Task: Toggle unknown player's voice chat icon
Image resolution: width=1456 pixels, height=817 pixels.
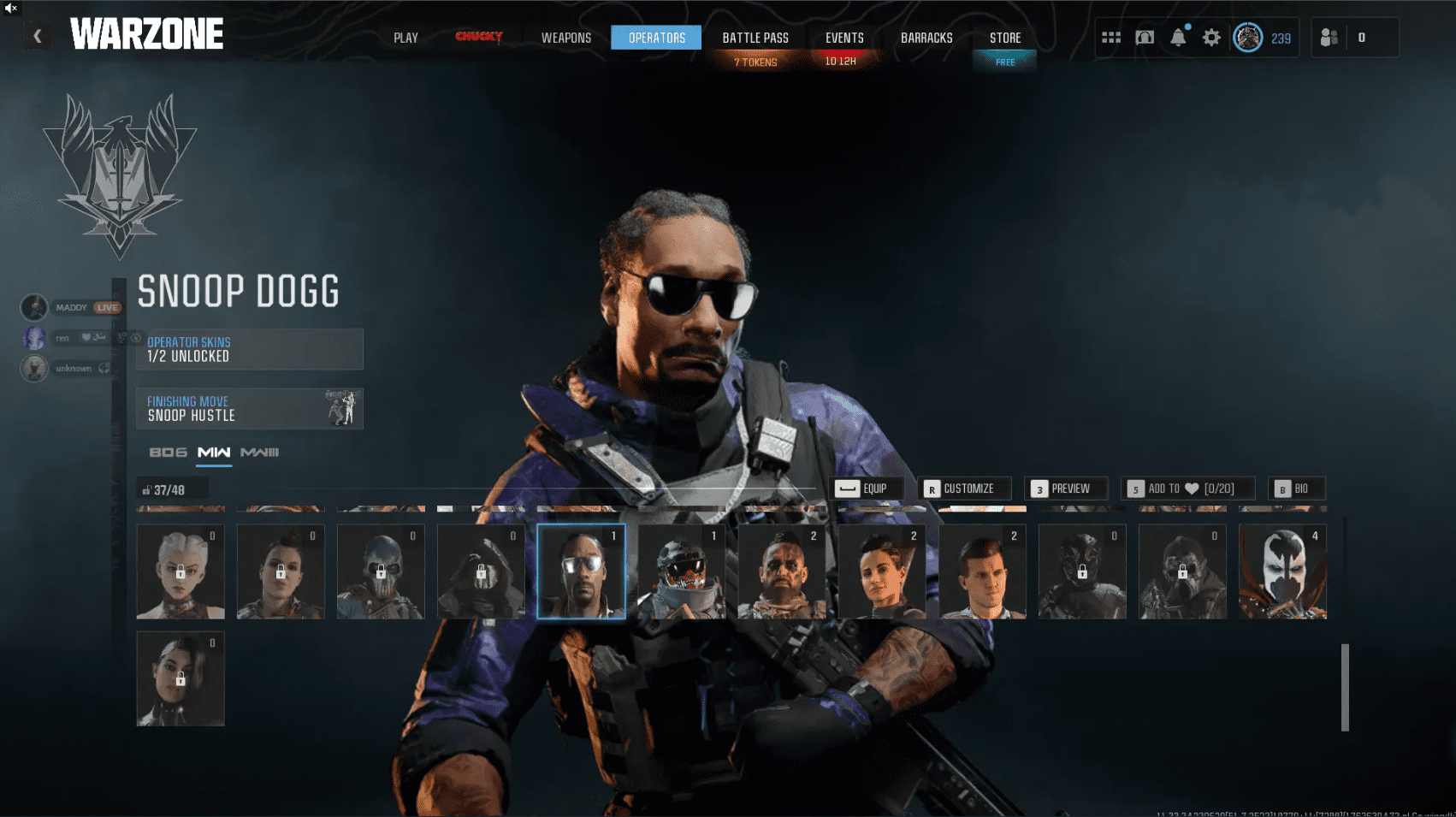Action: coord(104,369)
